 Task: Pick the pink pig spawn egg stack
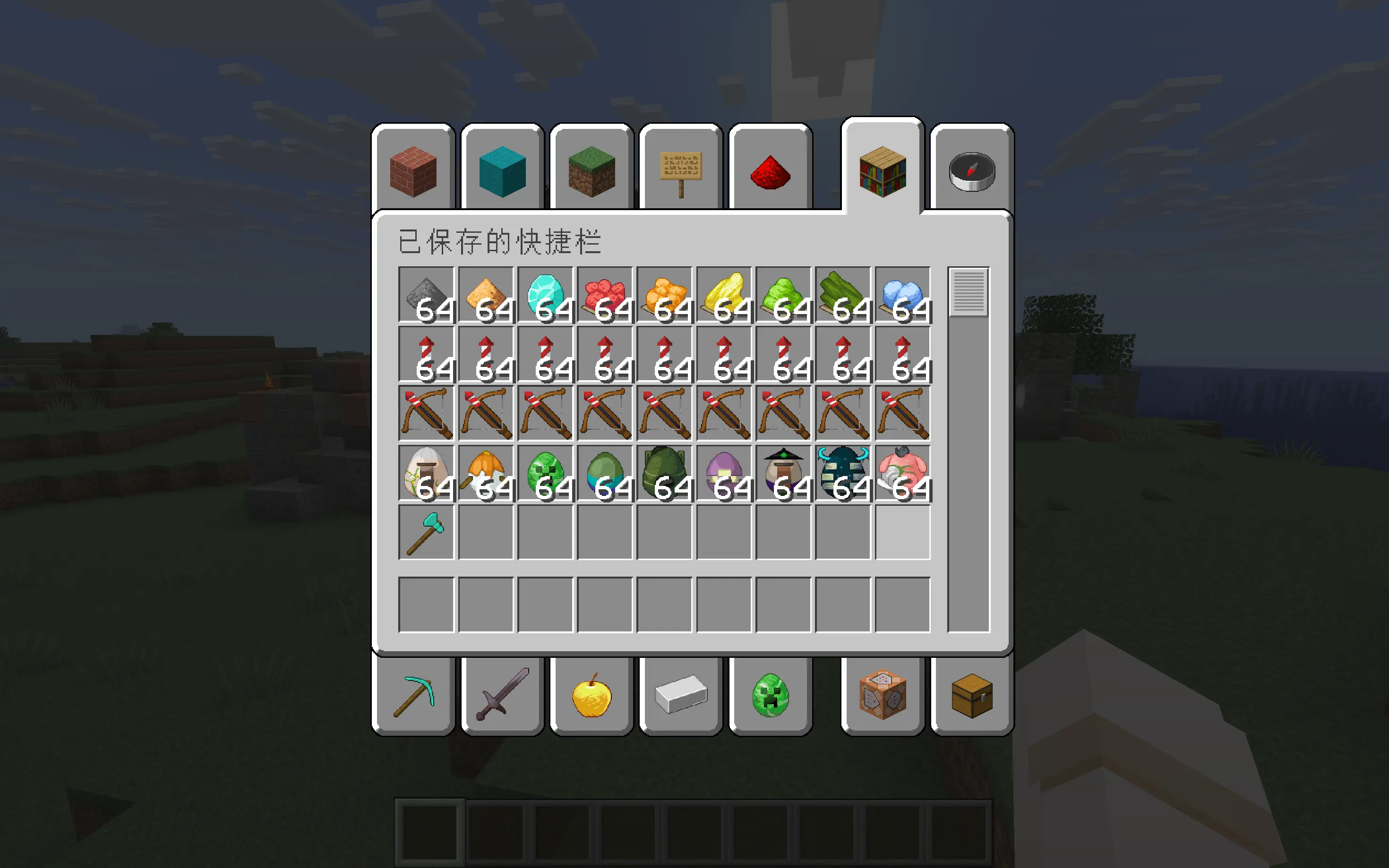903,473
